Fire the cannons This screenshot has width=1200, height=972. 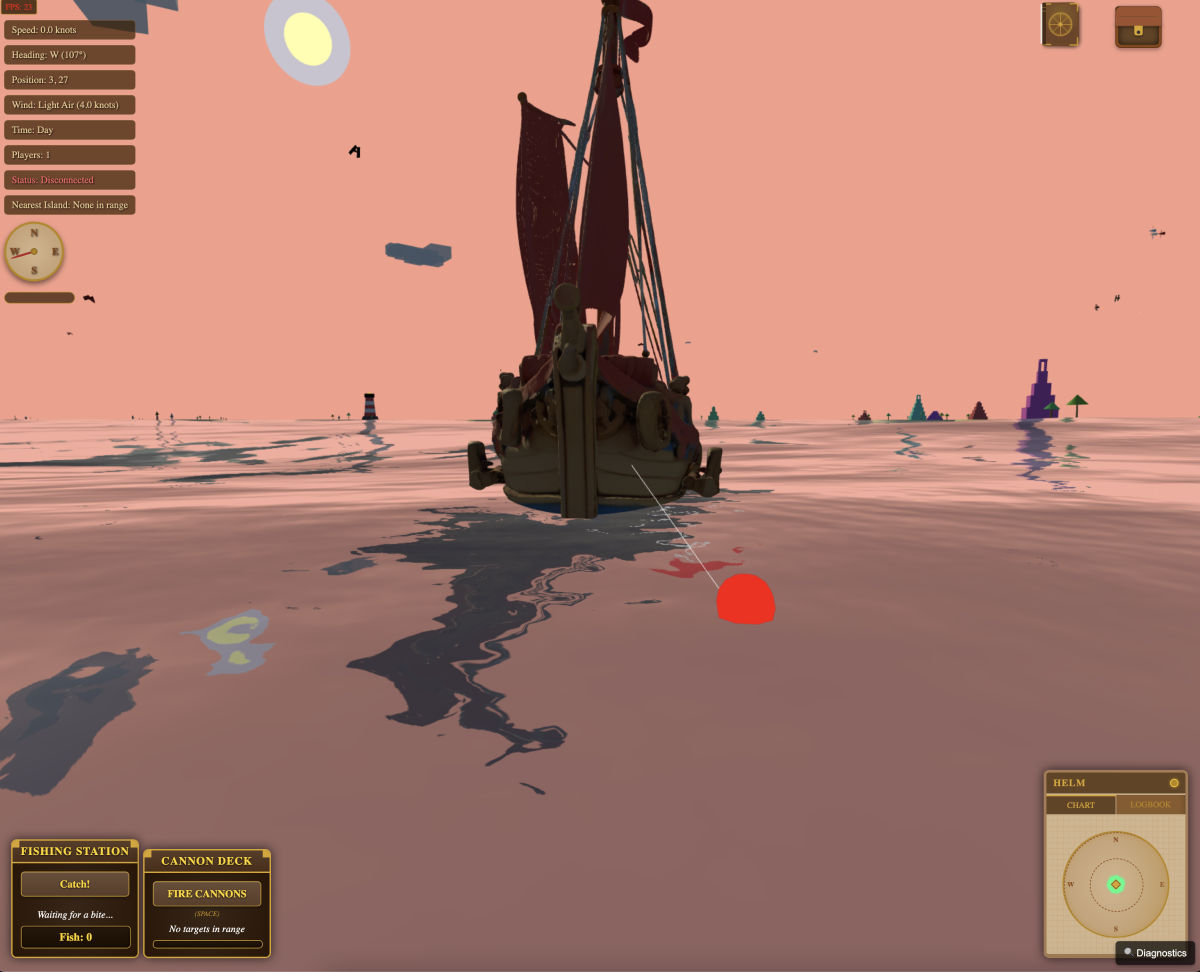pos(207,893)
